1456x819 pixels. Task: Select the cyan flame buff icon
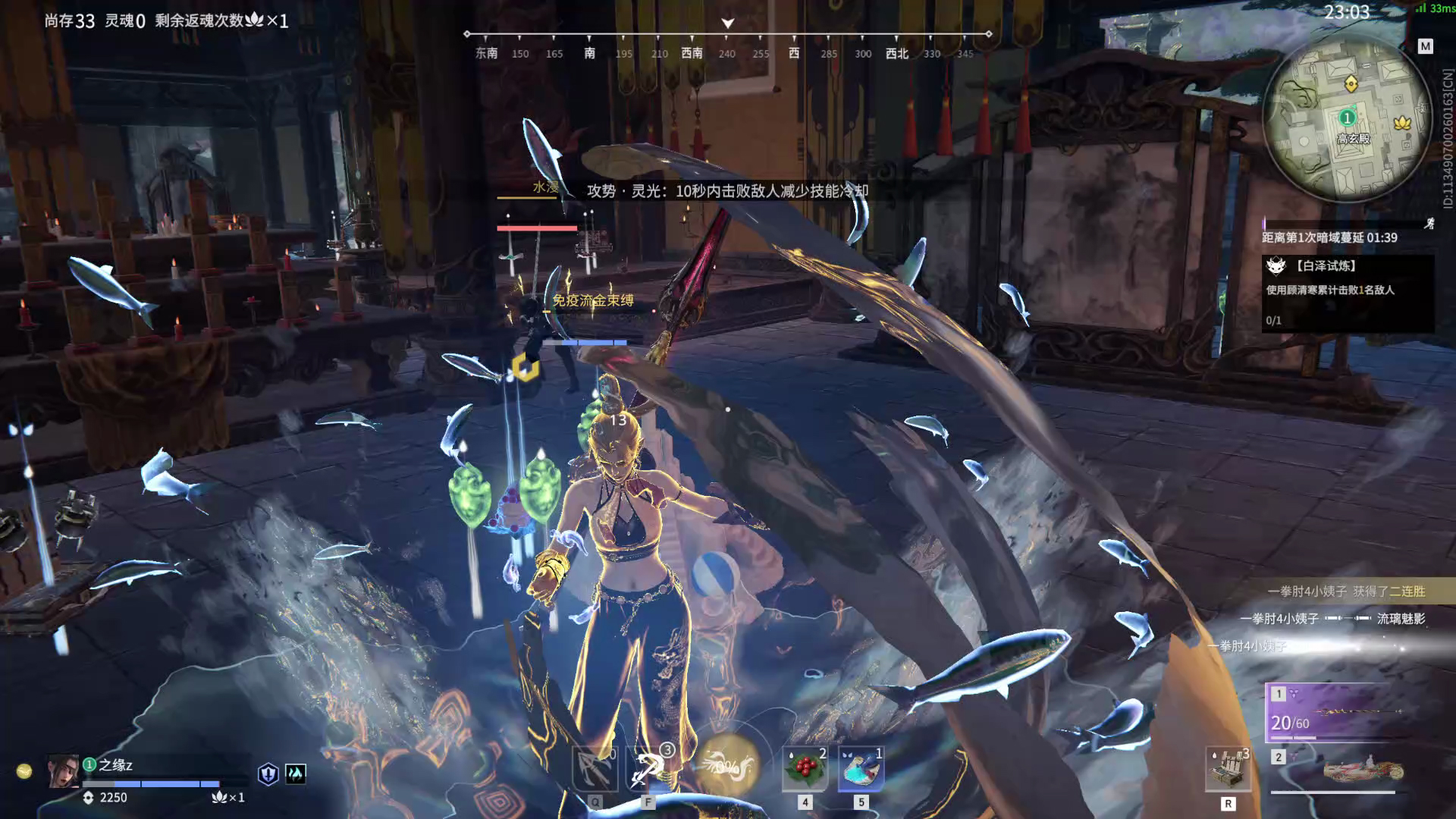pyautogui.click(x=295, y=773)
